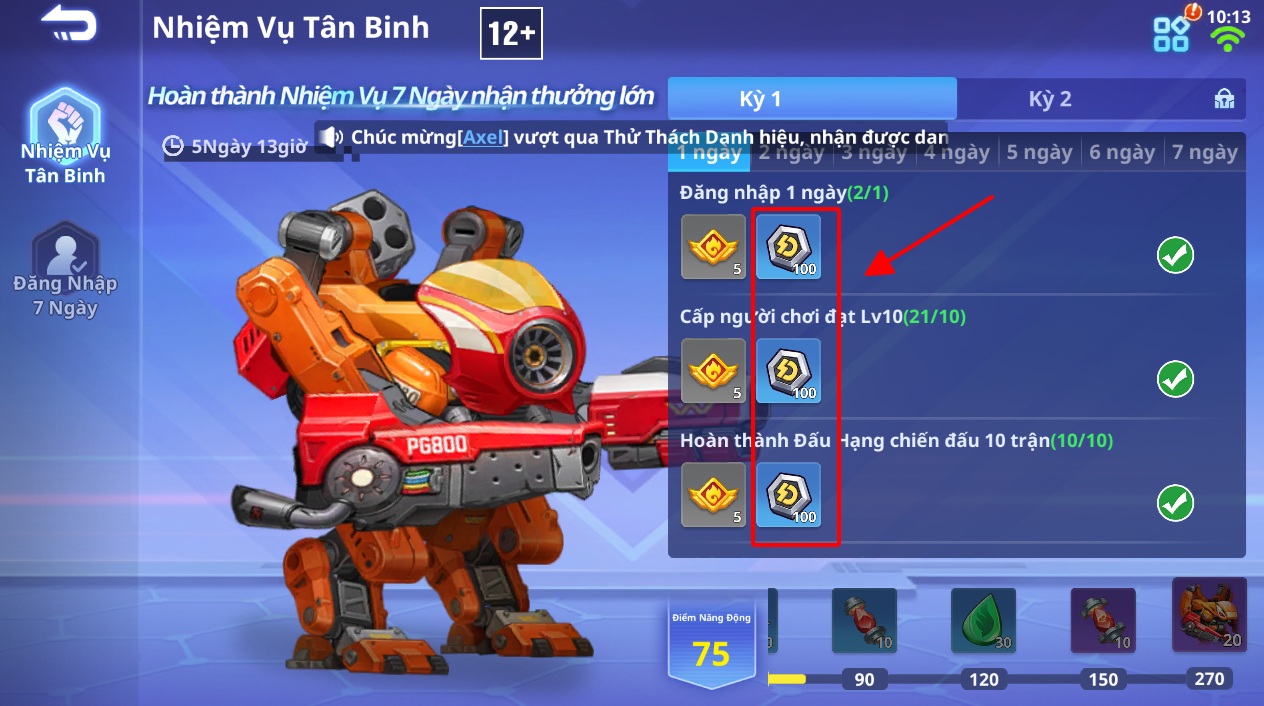
Task: Inspect gold badge reward for Đăng nhập 1 ngày
Action: click(x=713, y=246)
